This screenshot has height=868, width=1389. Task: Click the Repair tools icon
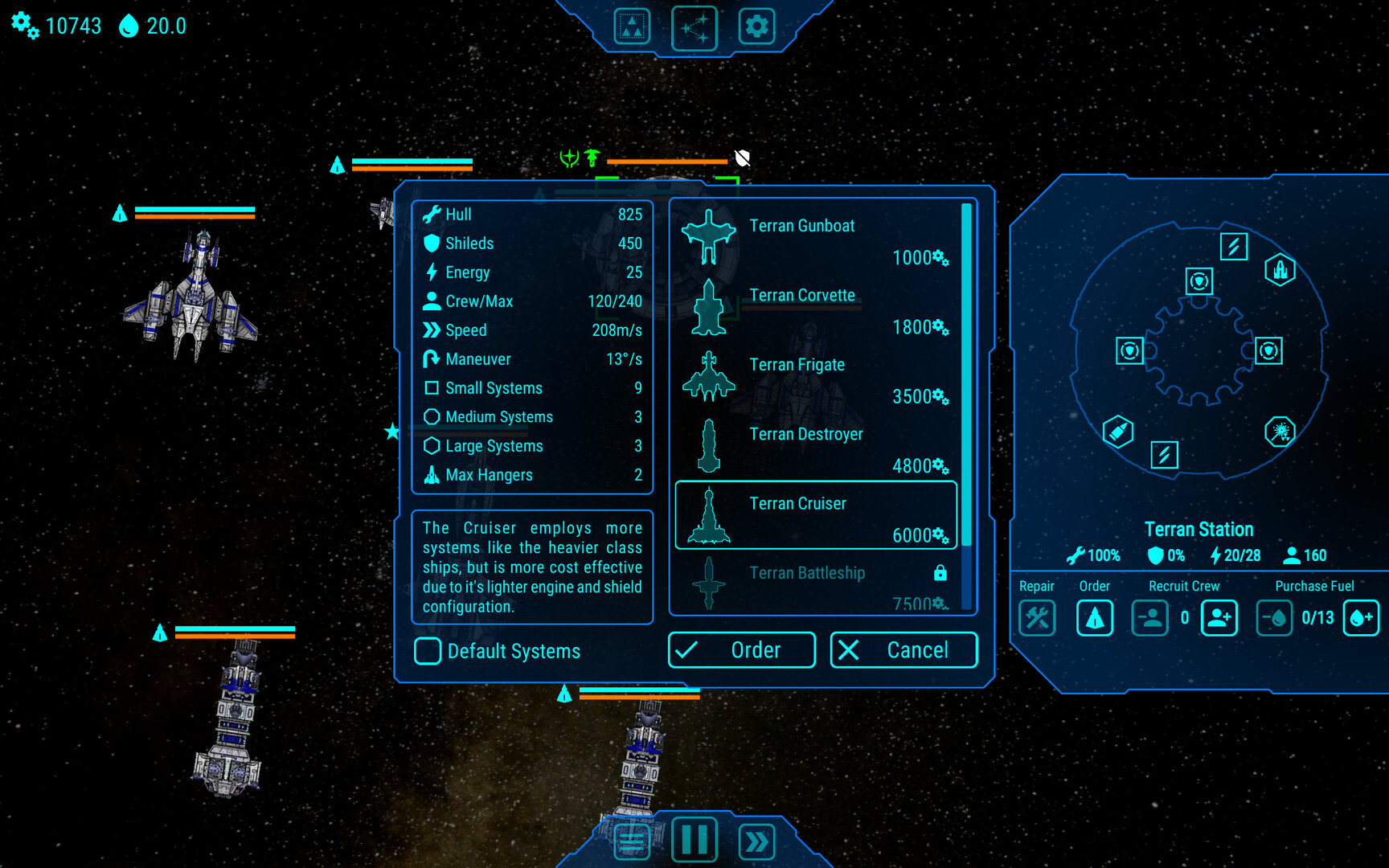[1037, 618]
